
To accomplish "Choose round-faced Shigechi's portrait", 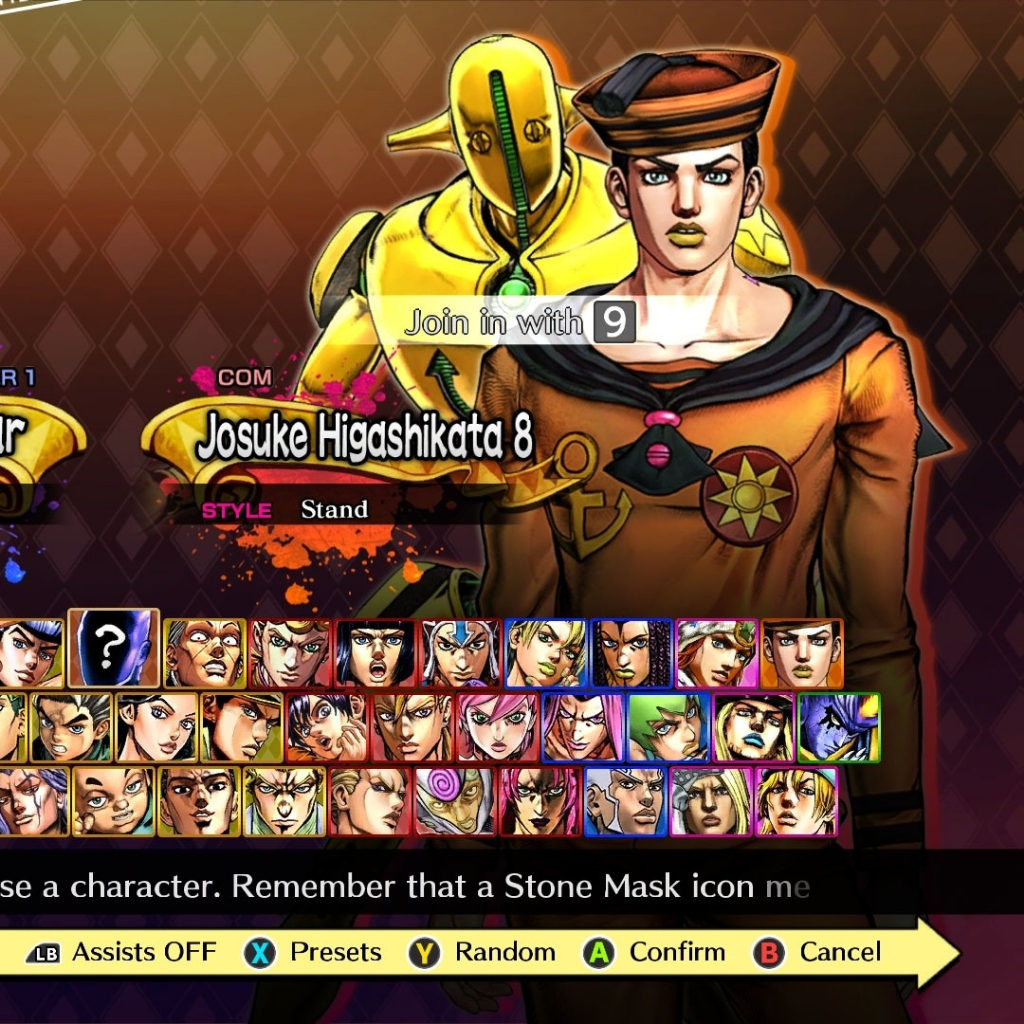I will (113, 801).
